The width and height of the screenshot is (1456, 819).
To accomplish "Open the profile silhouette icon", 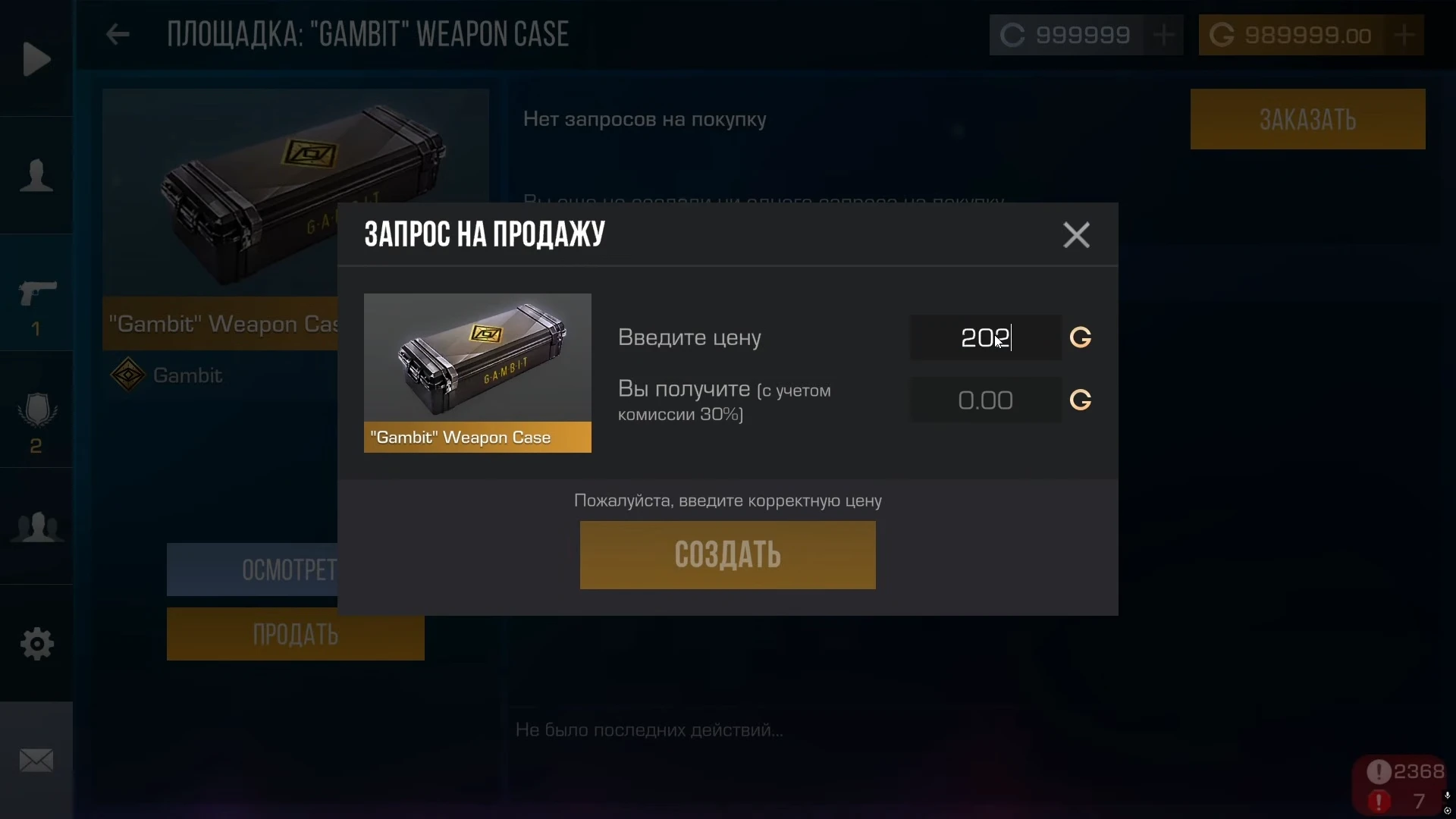I will [x=36, y=176].
